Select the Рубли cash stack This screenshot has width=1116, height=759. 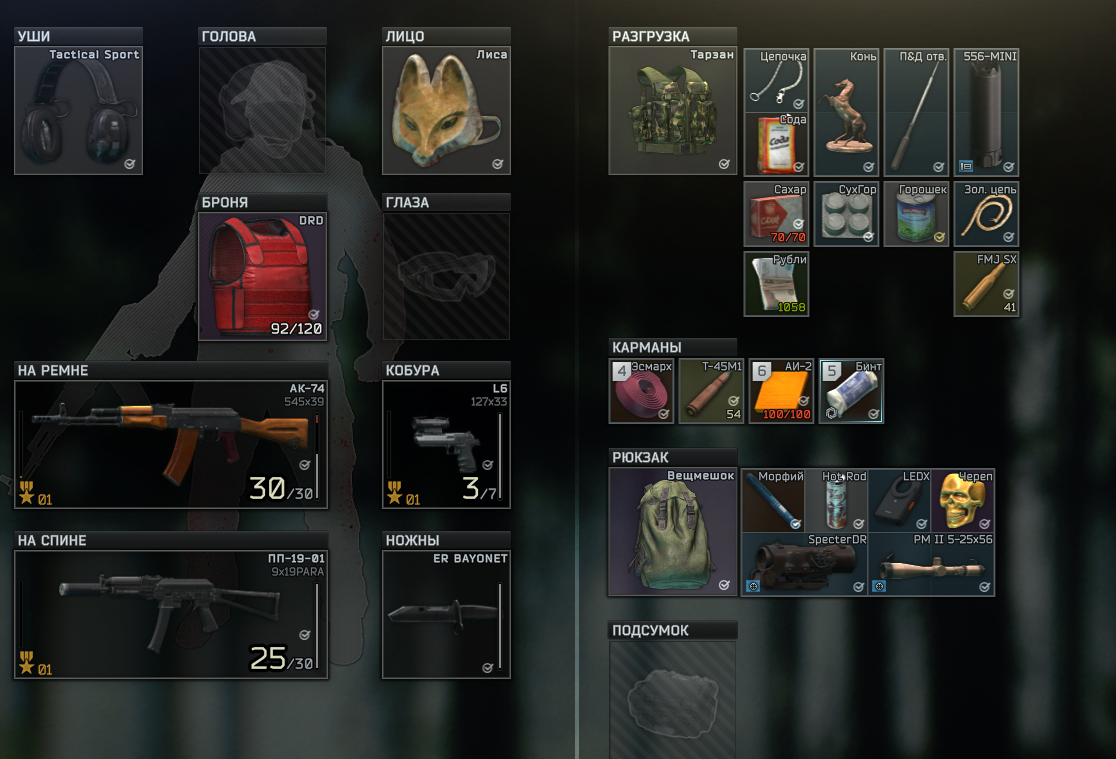776,284
